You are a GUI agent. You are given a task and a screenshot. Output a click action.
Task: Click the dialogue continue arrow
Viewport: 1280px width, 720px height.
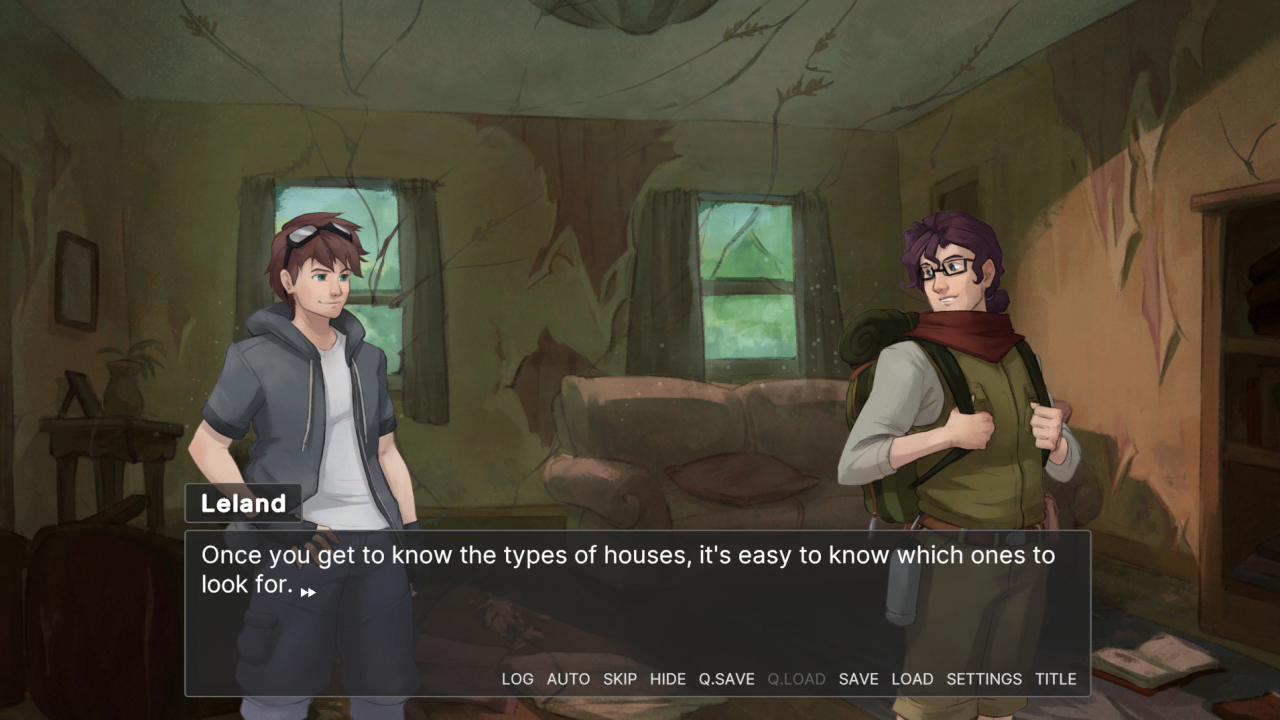(308, 592)
